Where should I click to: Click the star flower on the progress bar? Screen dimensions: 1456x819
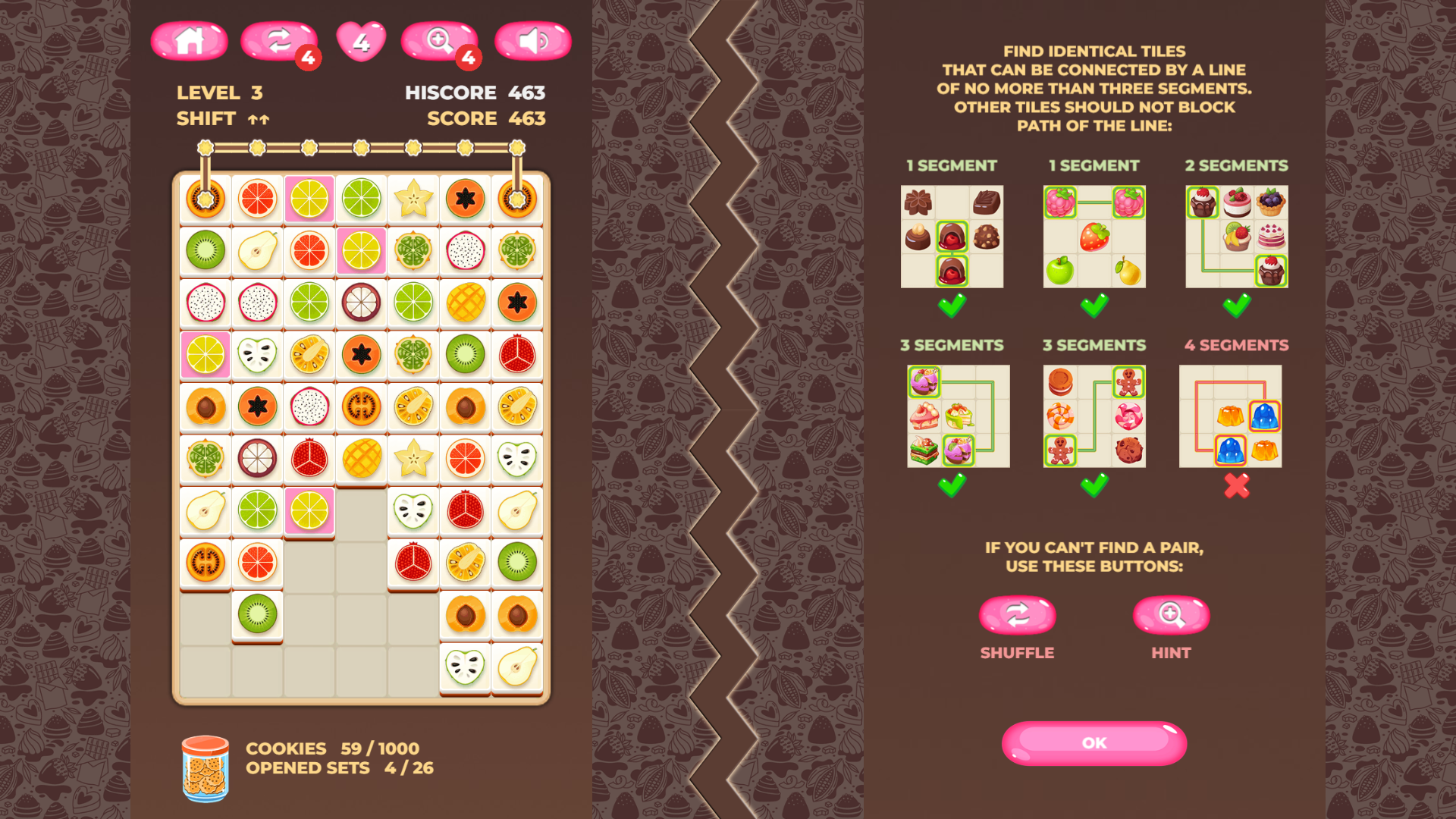[206, 149]
